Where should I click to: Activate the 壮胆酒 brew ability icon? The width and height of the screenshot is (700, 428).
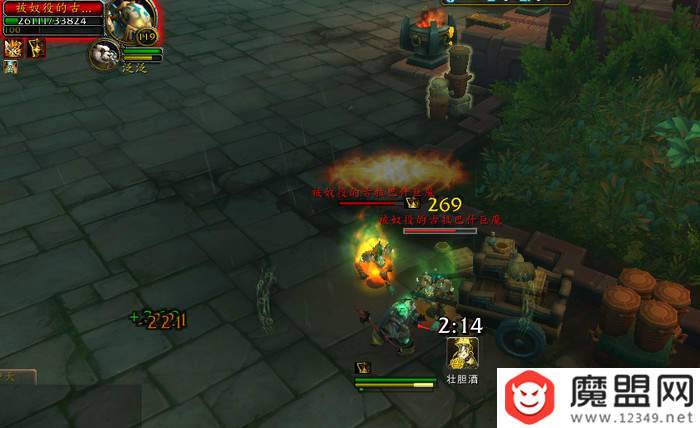tap(461, 353)
